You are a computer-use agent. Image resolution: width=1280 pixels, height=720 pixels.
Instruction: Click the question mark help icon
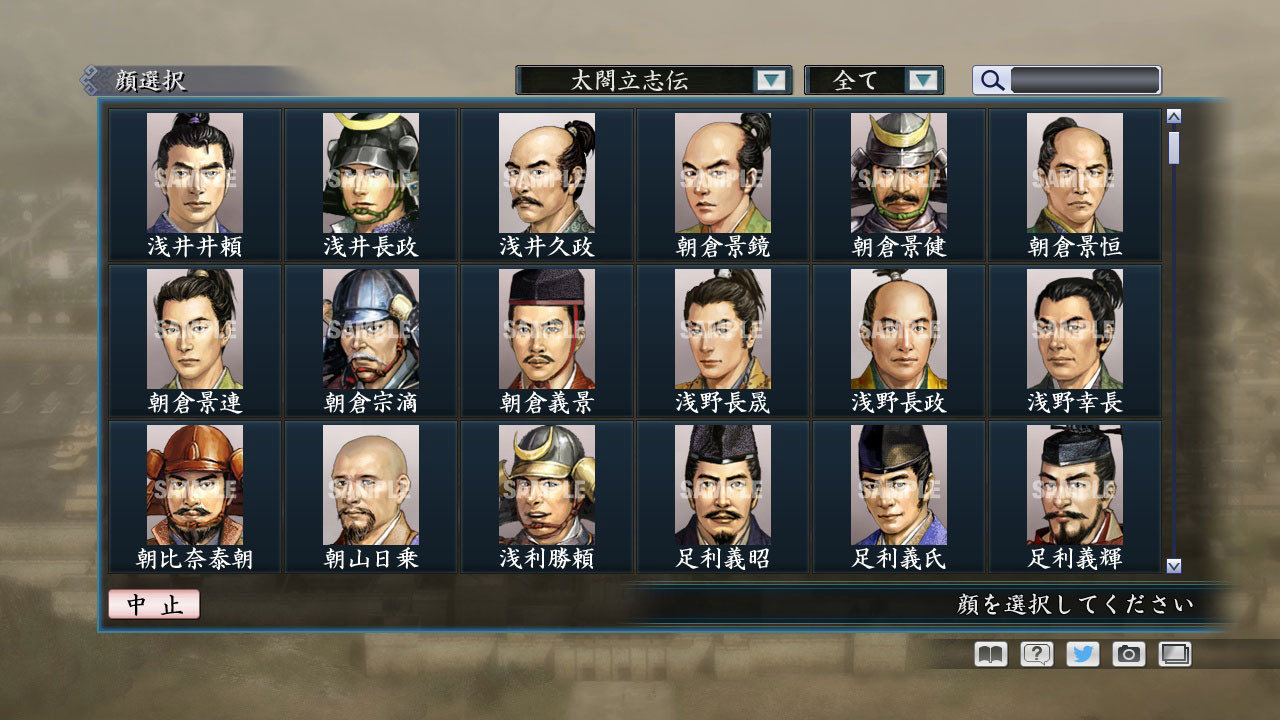[x=1035, y=654]
